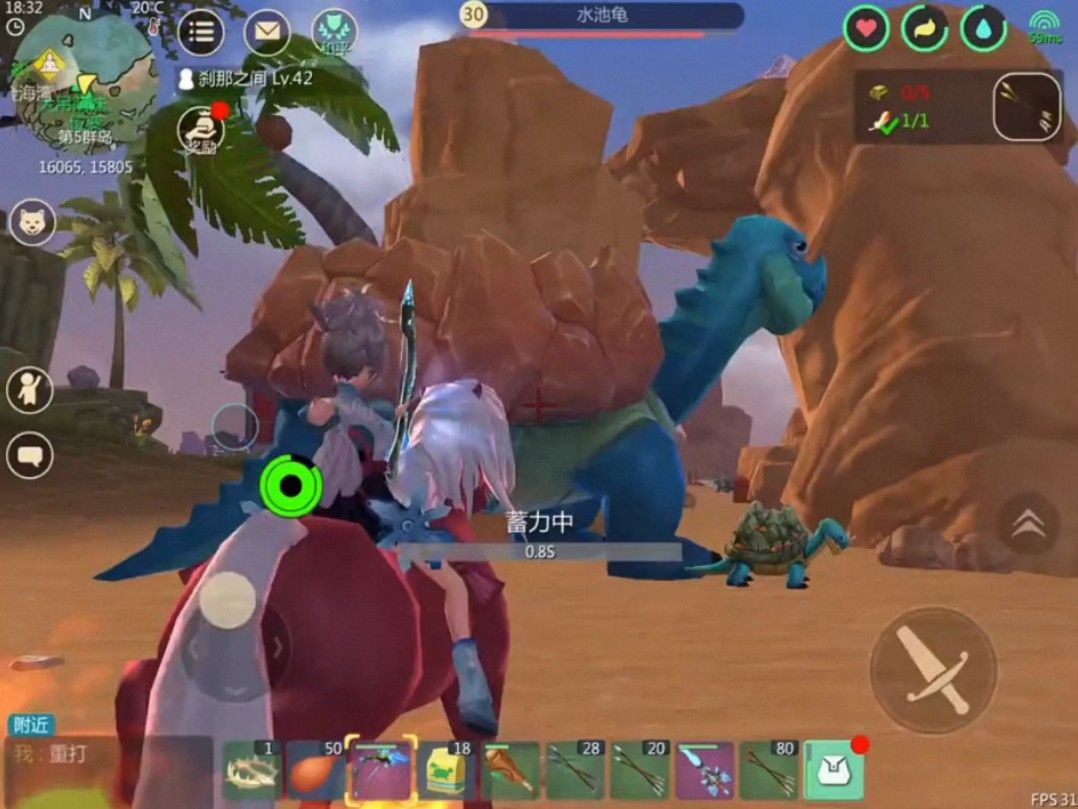Viewport: 1078px width, 809px height.
Task: Open the backpack inventory button
Action: pos(833,770)
